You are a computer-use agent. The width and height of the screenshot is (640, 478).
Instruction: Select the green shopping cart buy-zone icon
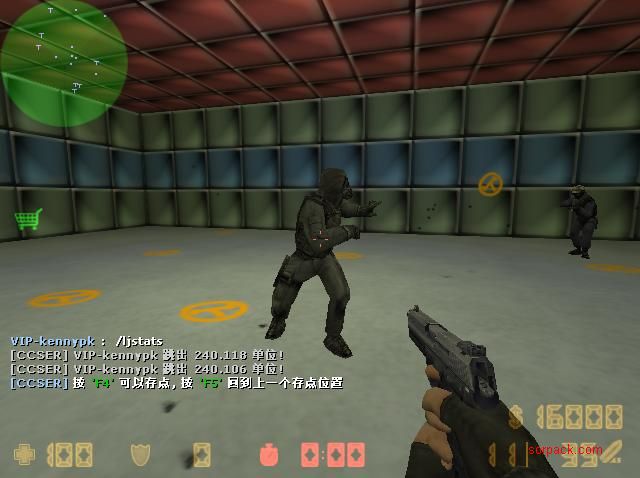[x=26, y=218]
